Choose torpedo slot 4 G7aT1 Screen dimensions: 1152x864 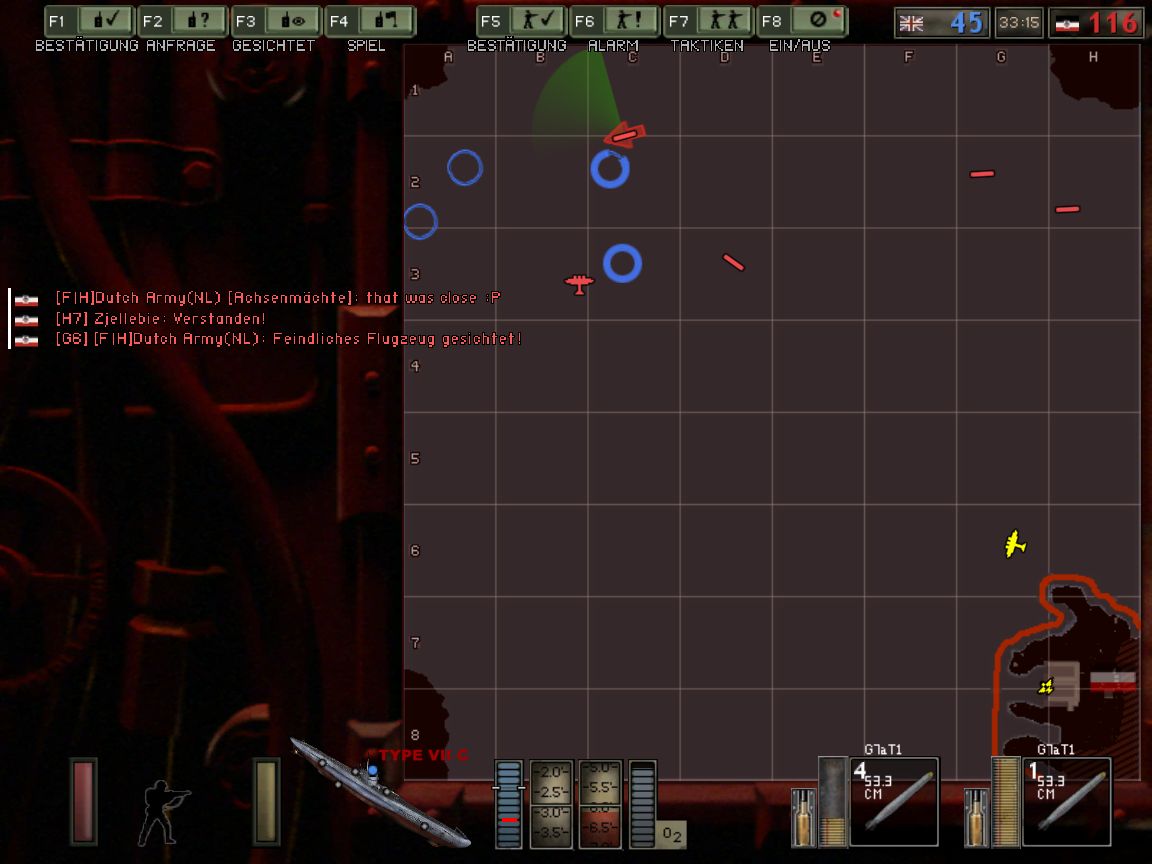tap(893, 801)
